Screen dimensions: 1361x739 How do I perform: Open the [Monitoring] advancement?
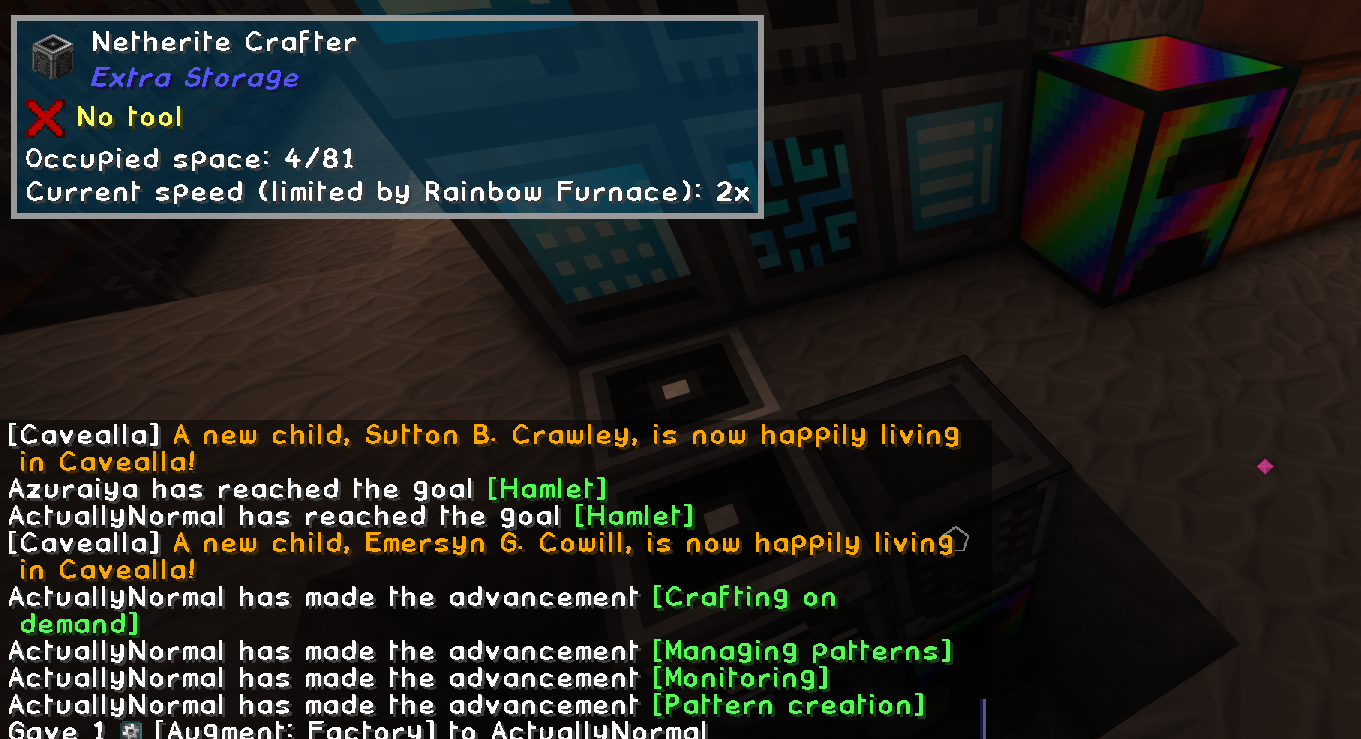[740, 678]
